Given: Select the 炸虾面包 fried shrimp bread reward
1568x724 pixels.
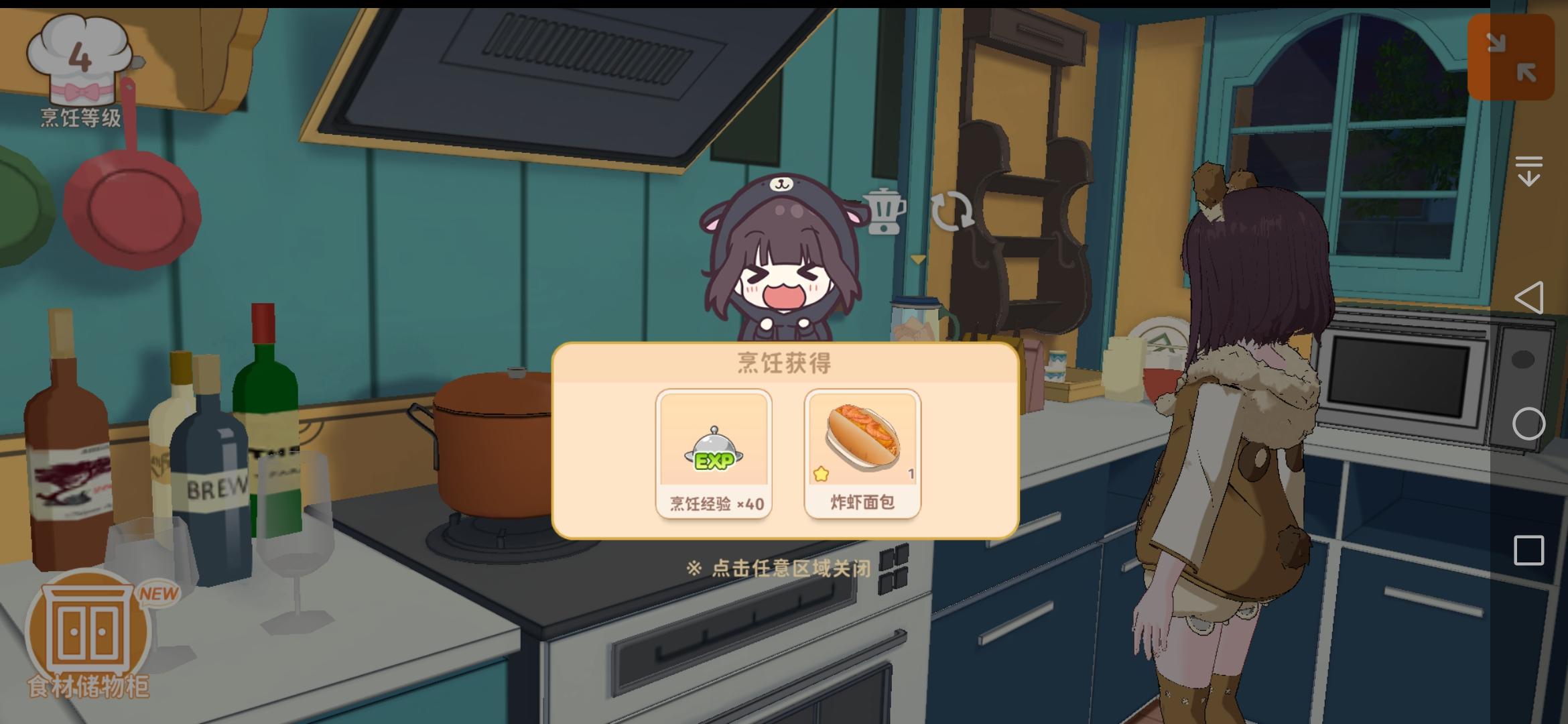Looking at the screenshot, I should [x=862, y=456].
